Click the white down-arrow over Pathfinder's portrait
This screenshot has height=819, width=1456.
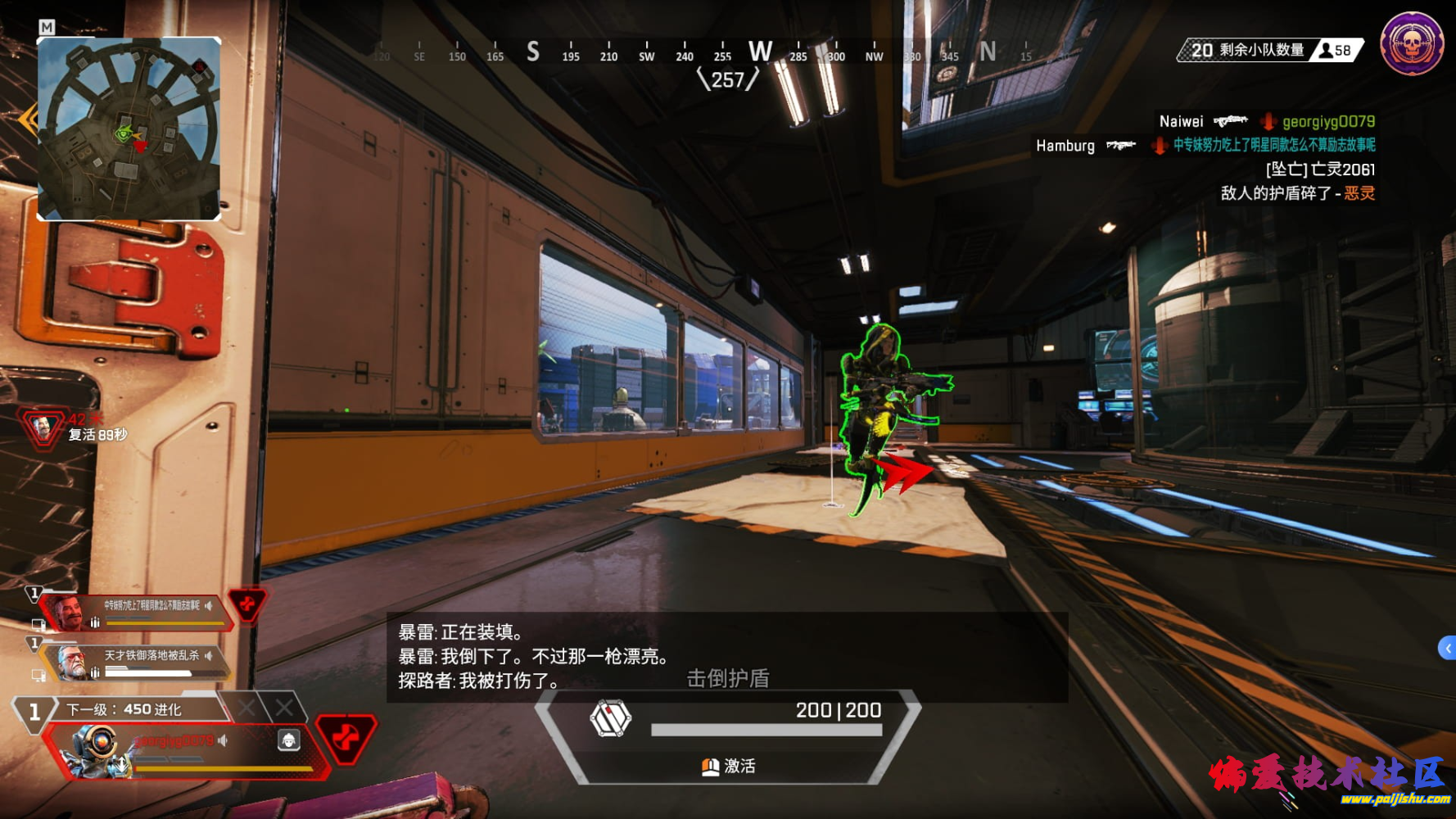[122, 763]
